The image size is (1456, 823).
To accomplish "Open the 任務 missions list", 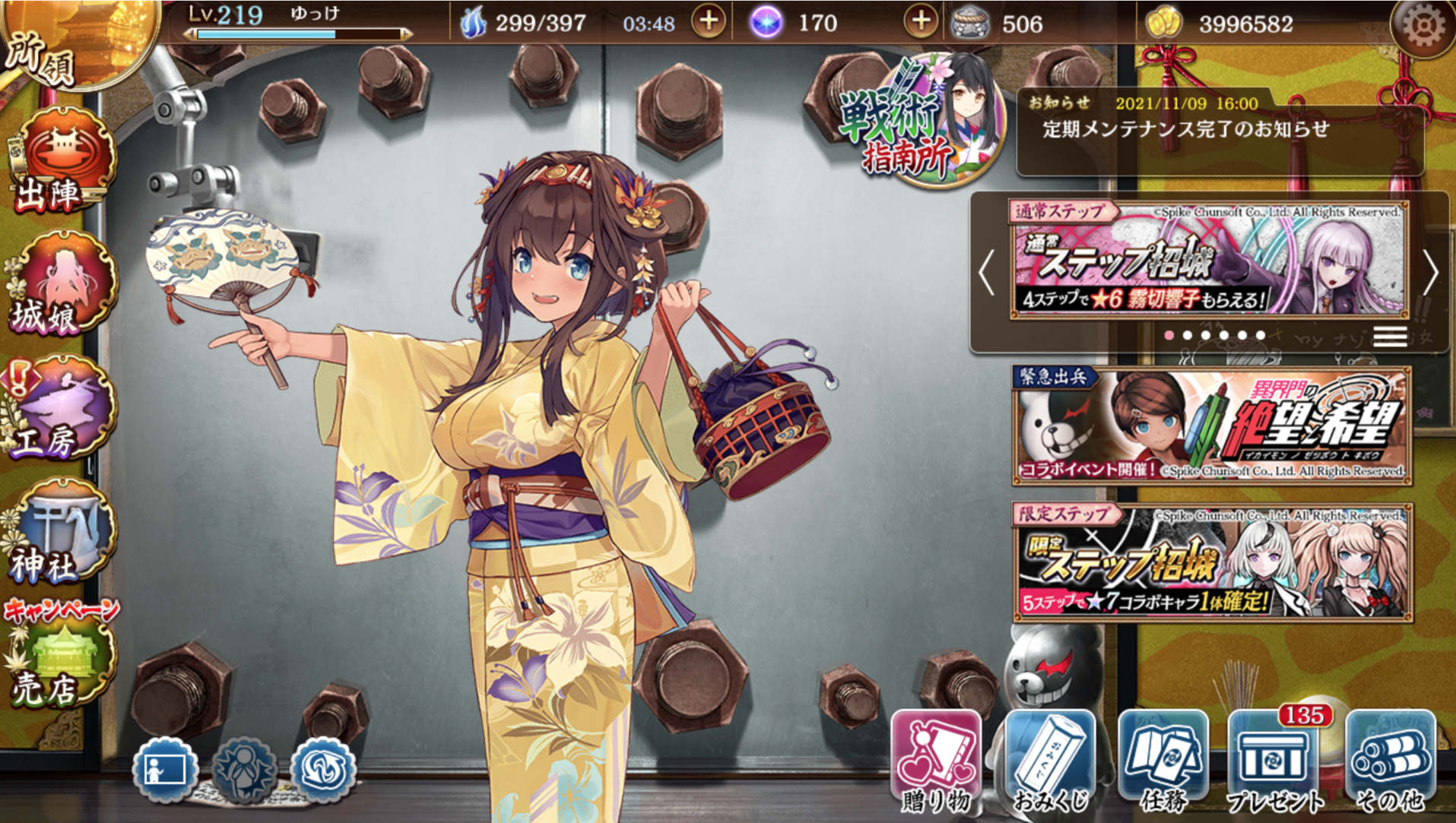I will pyautogui.click(x=1163, y=761).
